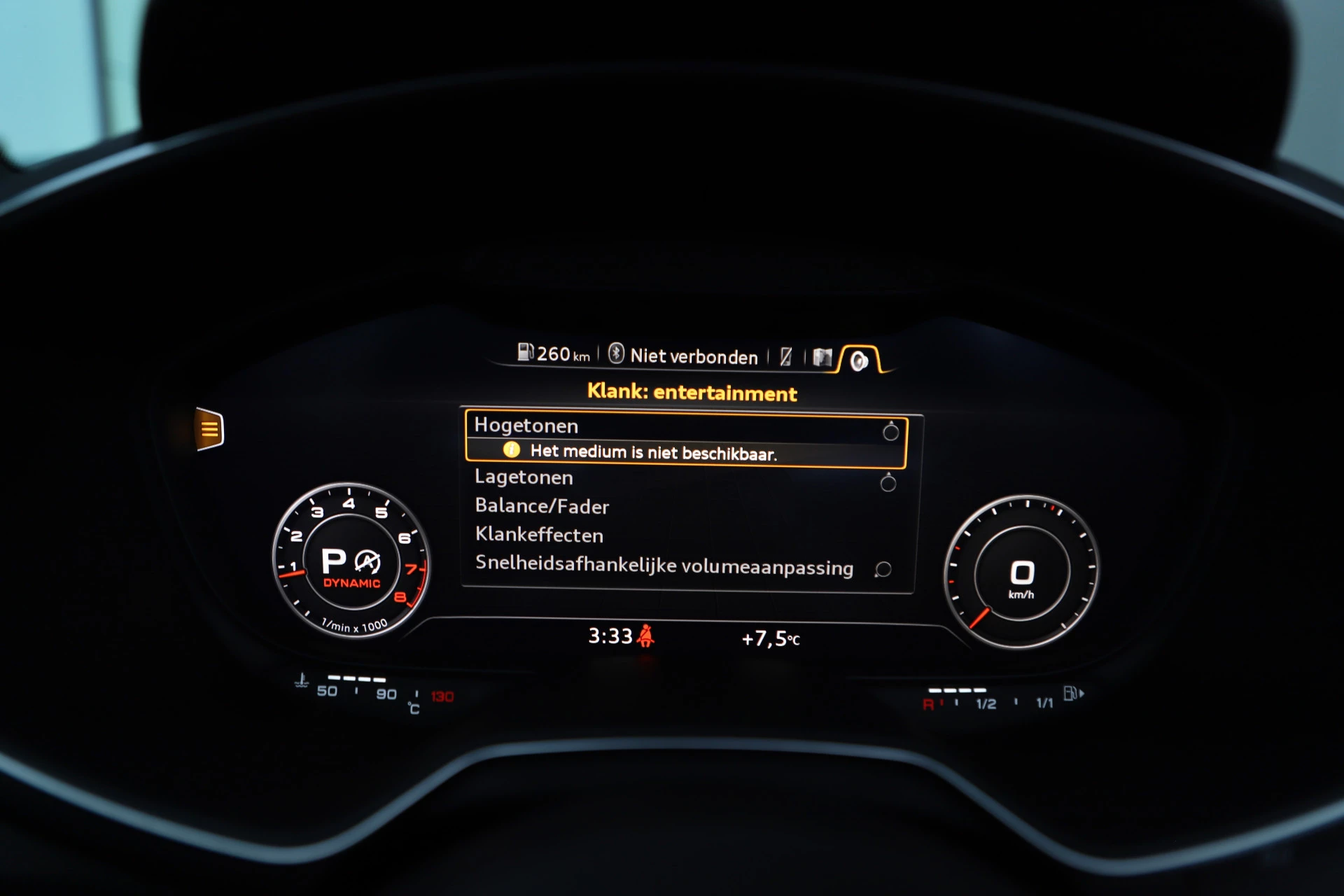Image resolution: width=1344 pixels, height=896 pixels.
Task: Open the Lagetonen adjustment
Action: (x=523, y=477)
